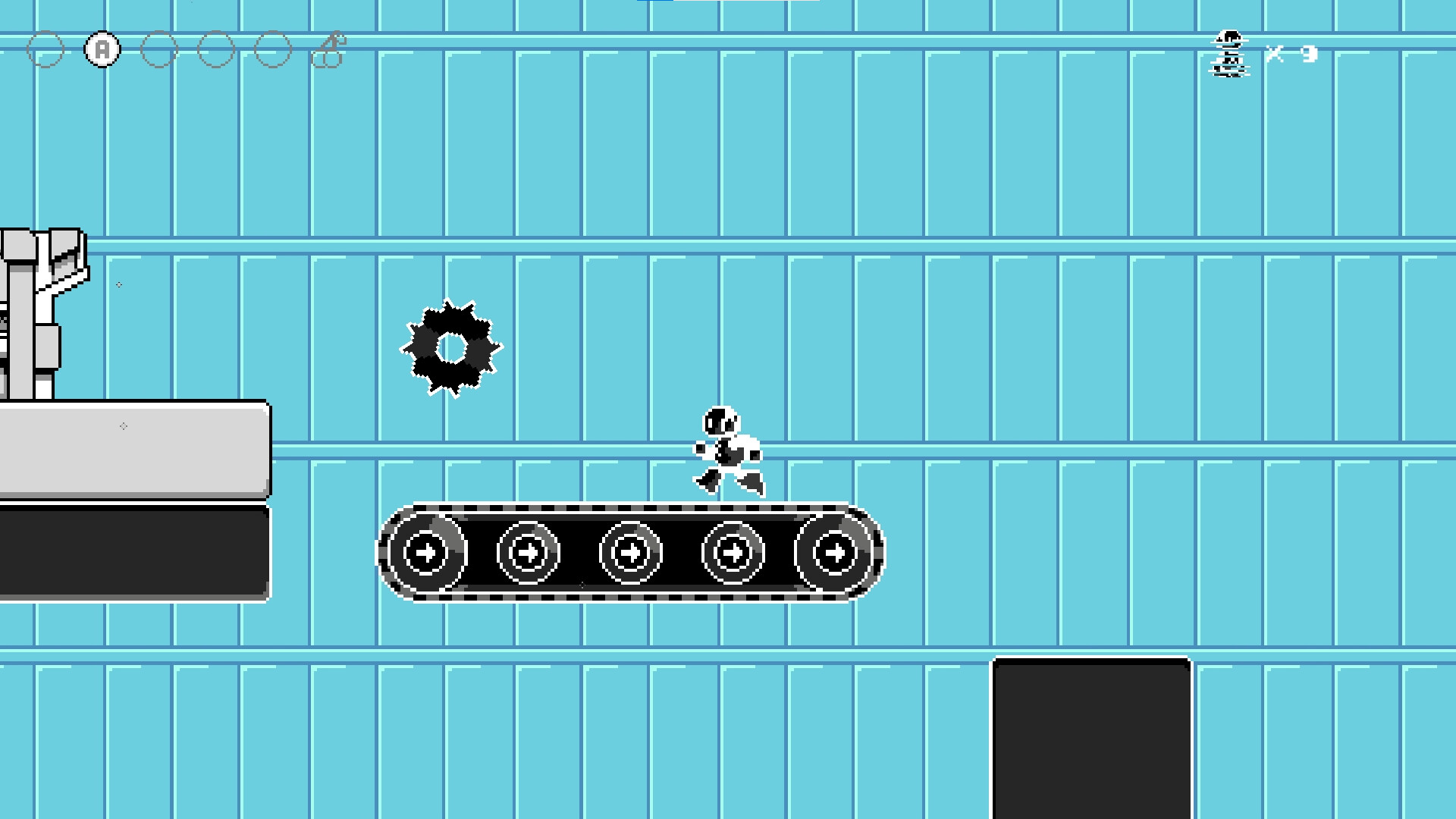Toggle the first empty circle slot in the HUD
1456x819 pixels.
(x=47, y=49)
